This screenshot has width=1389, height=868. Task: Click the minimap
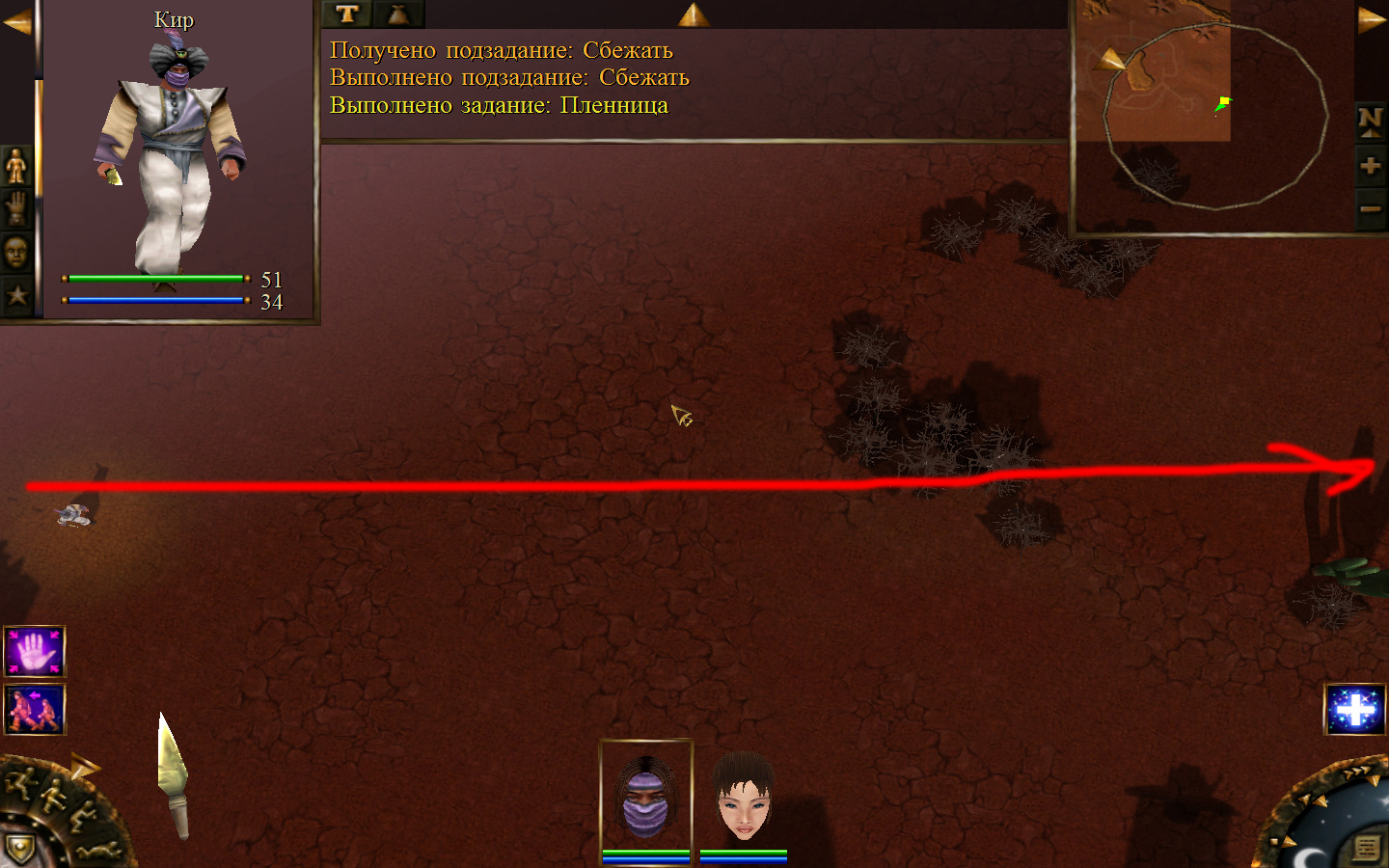coord(1213,116)
